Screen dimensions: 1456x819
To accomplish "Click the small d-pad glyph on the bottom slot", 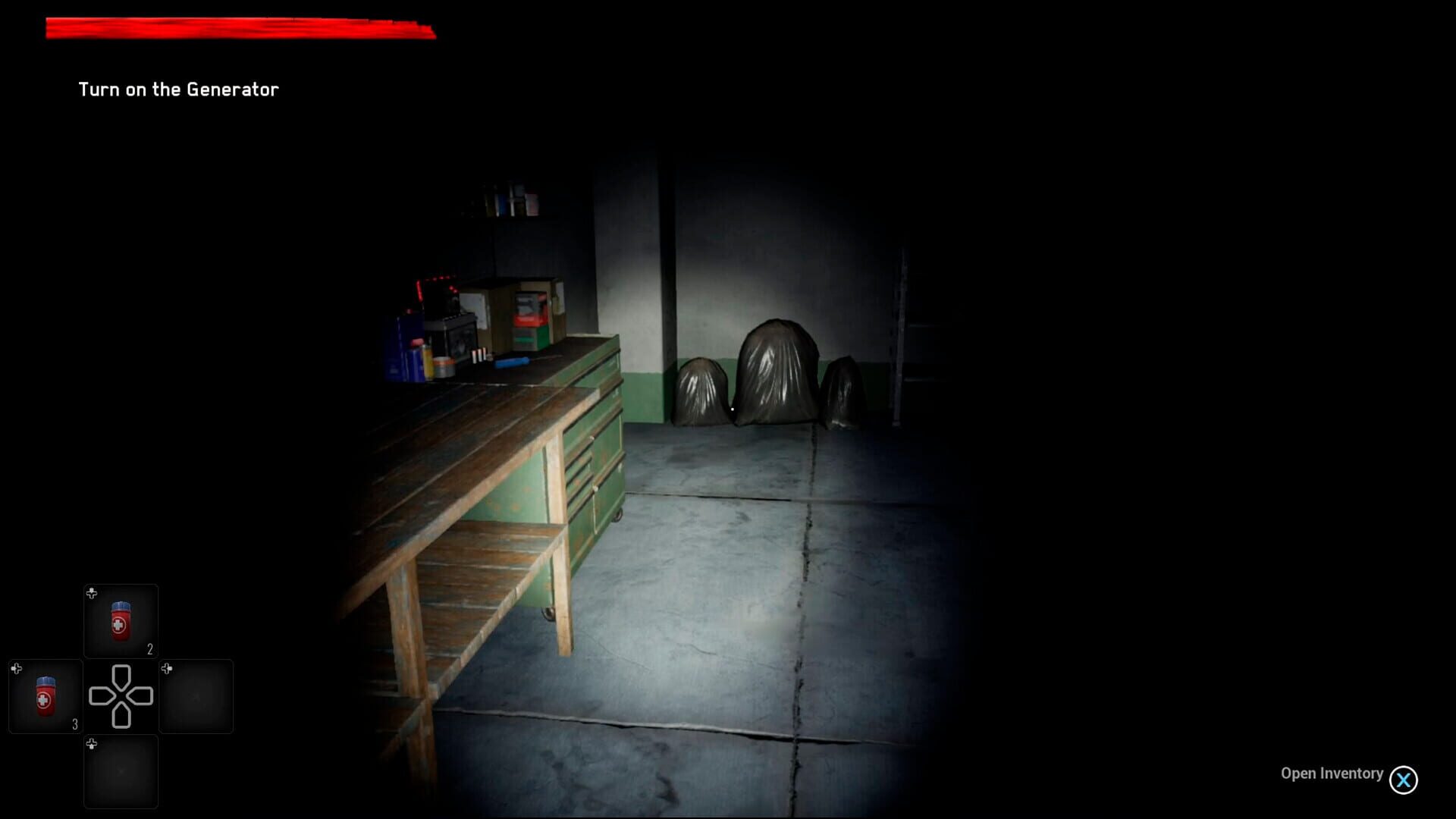I will (91, 745).
